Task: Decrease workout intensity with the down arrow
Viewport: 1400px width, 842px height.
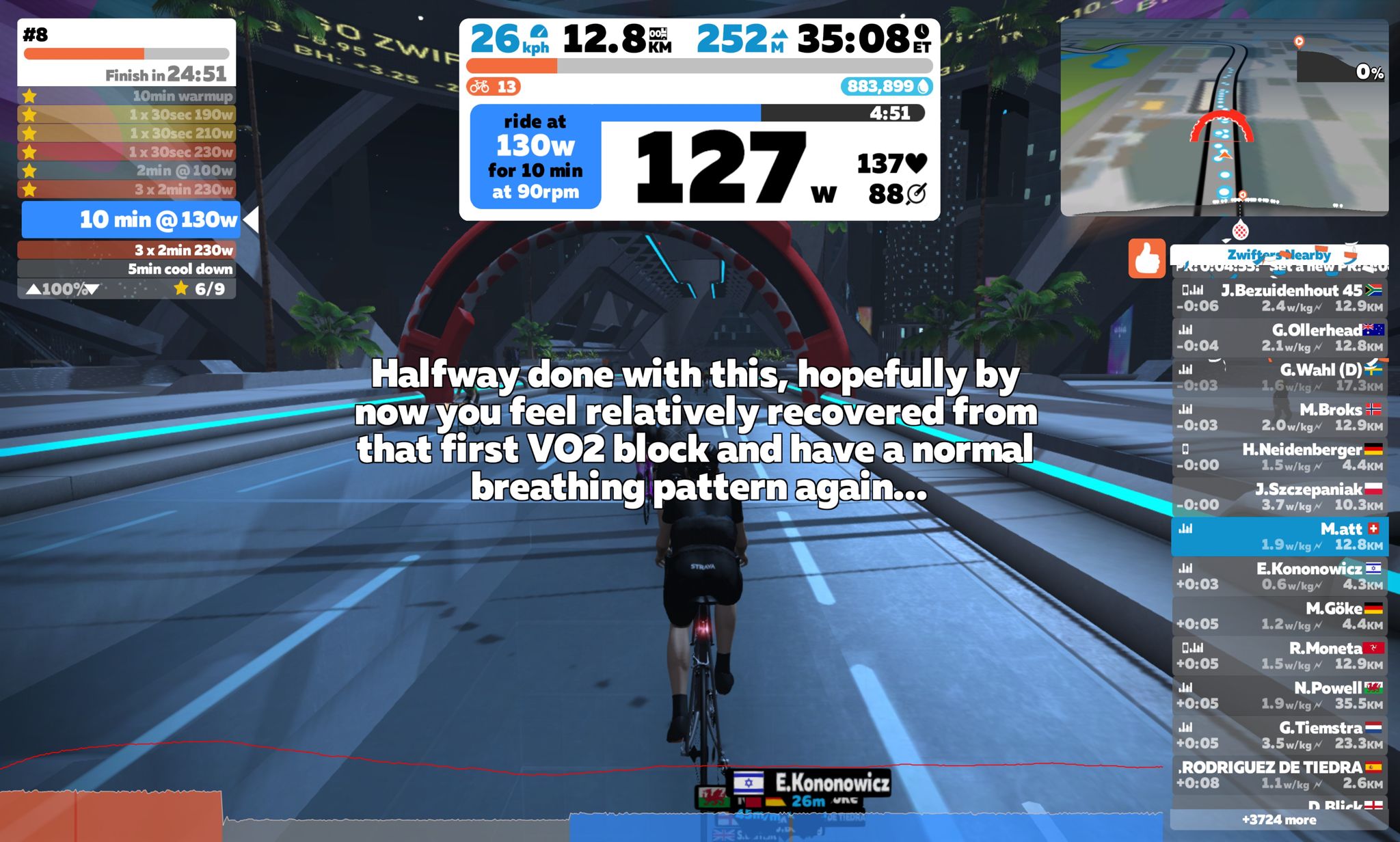Action: click(x=92, y=289)
